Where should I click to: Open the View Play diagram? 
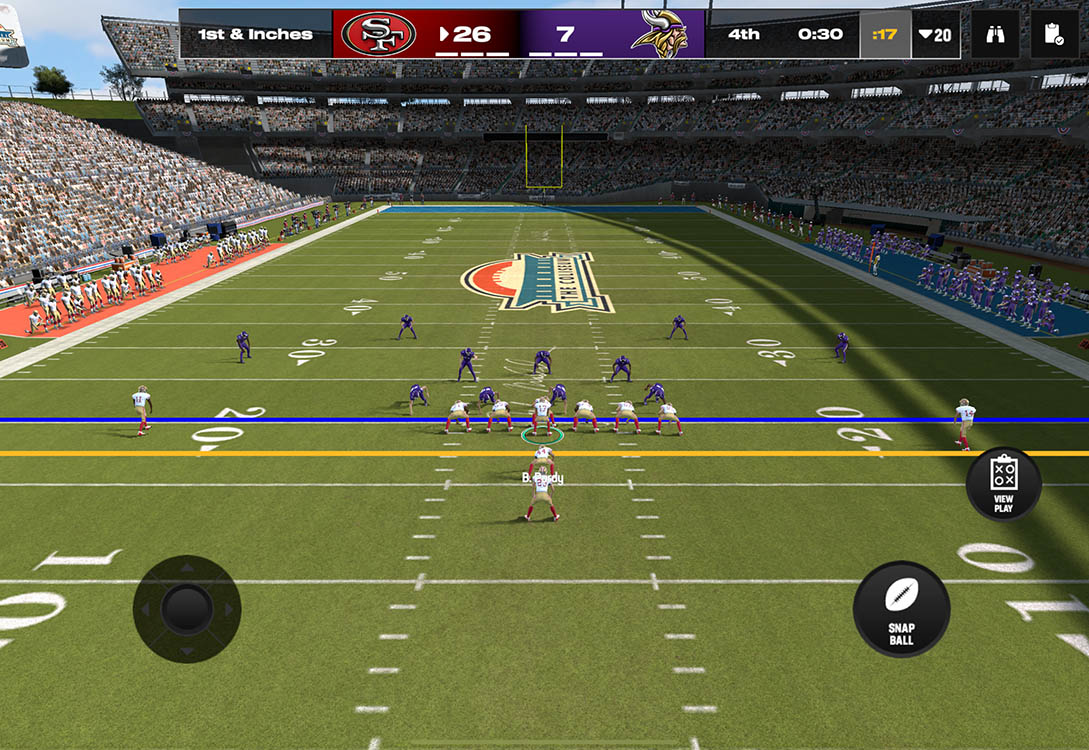pos(1003,484)
